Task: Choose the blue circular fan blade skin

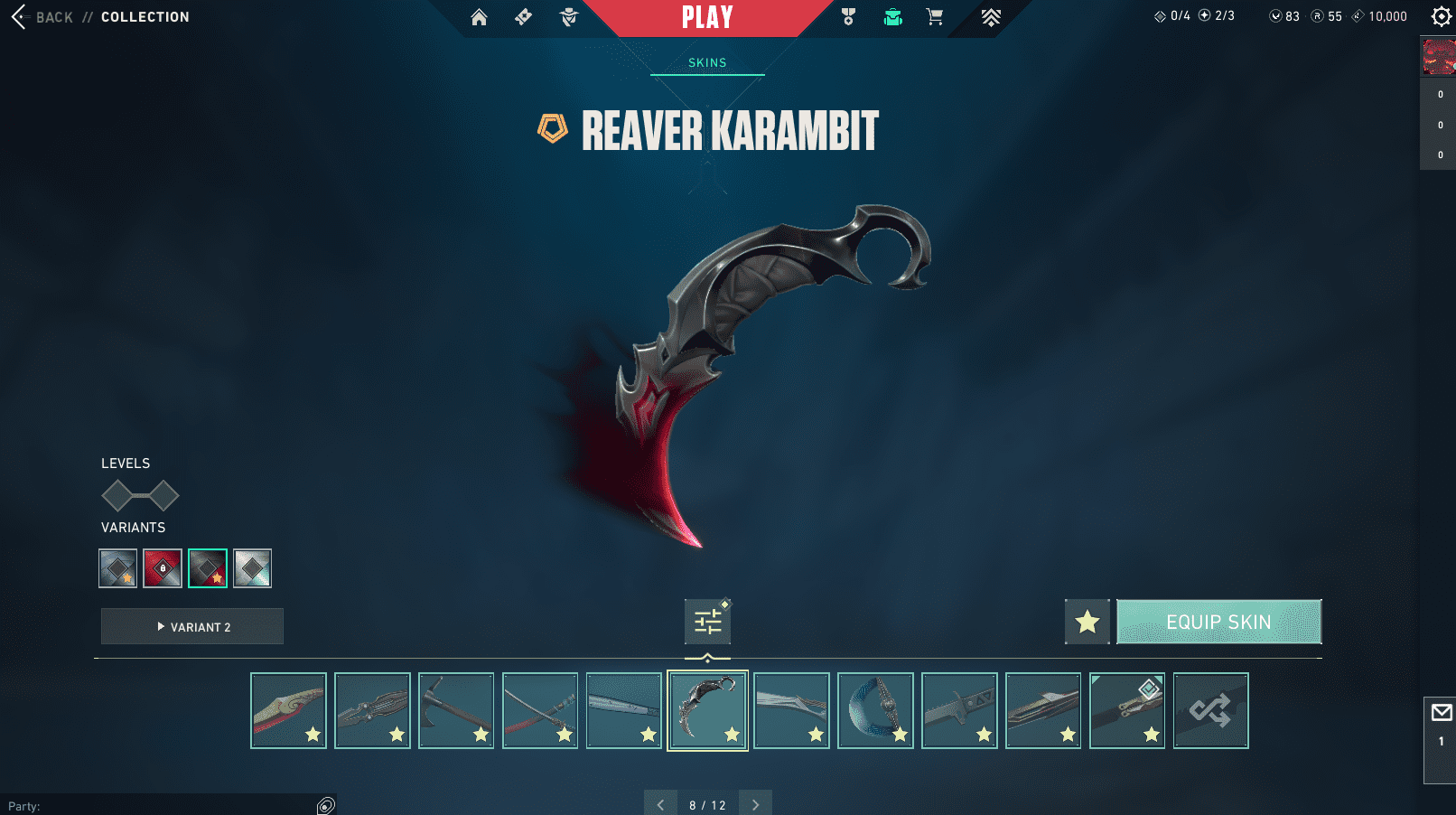Action: click(x=875, y=710)
